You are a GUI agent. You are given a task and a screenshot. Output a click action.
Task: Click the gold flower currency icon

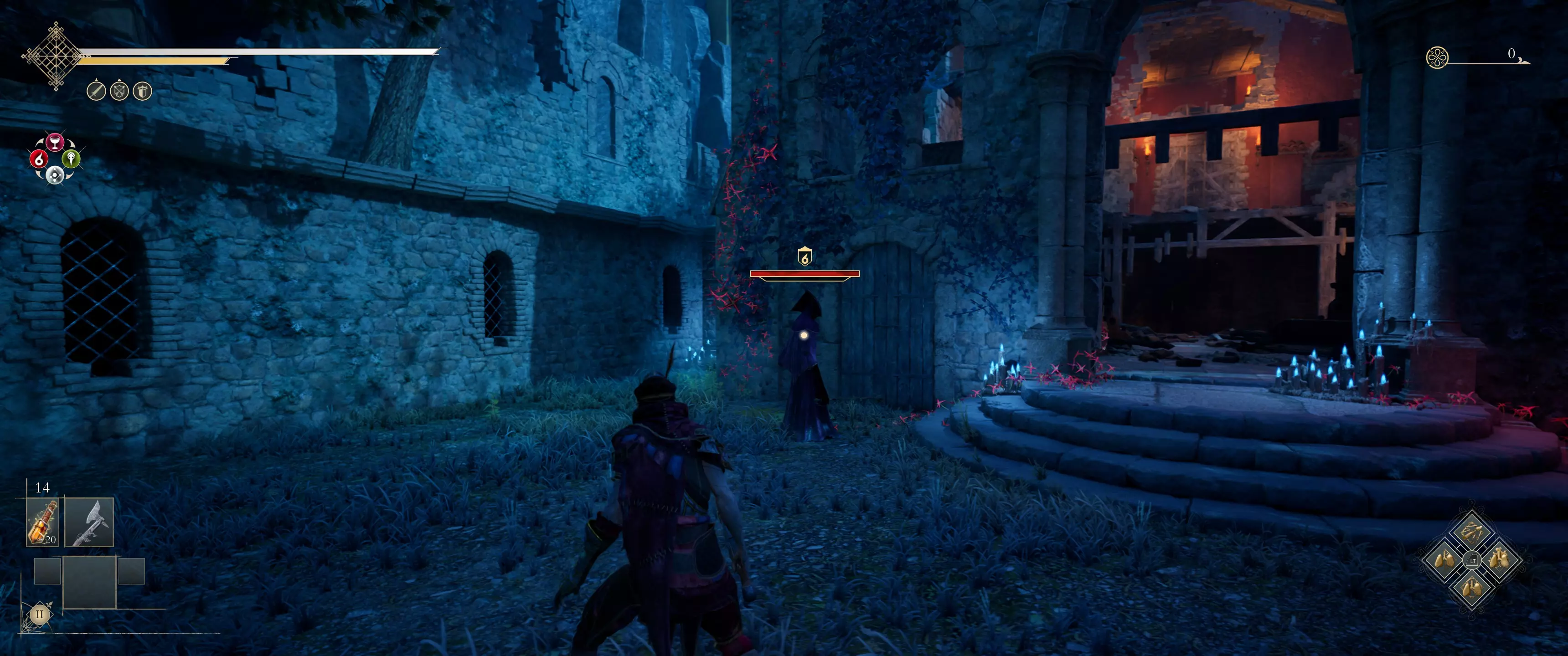click(1437, 58)
